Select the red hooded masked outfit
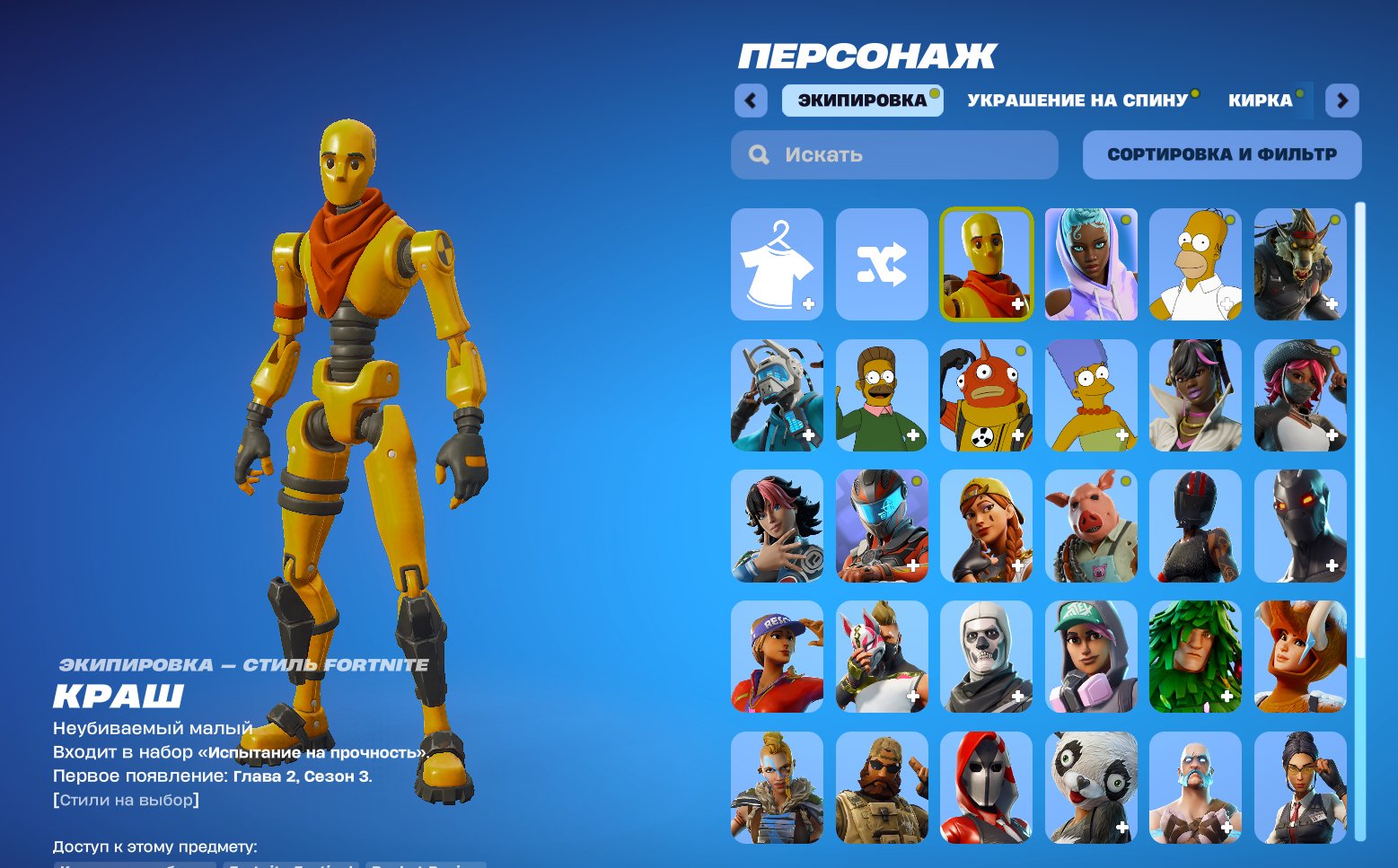 pos(985,788)
